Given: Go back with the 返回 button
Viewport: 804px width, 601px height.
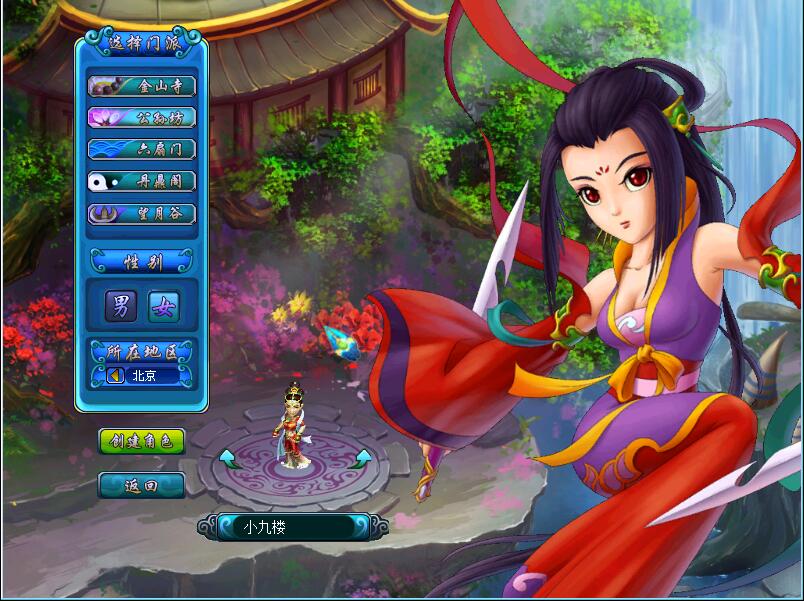Looking at the screenshot, I should [x=141, y=486].
